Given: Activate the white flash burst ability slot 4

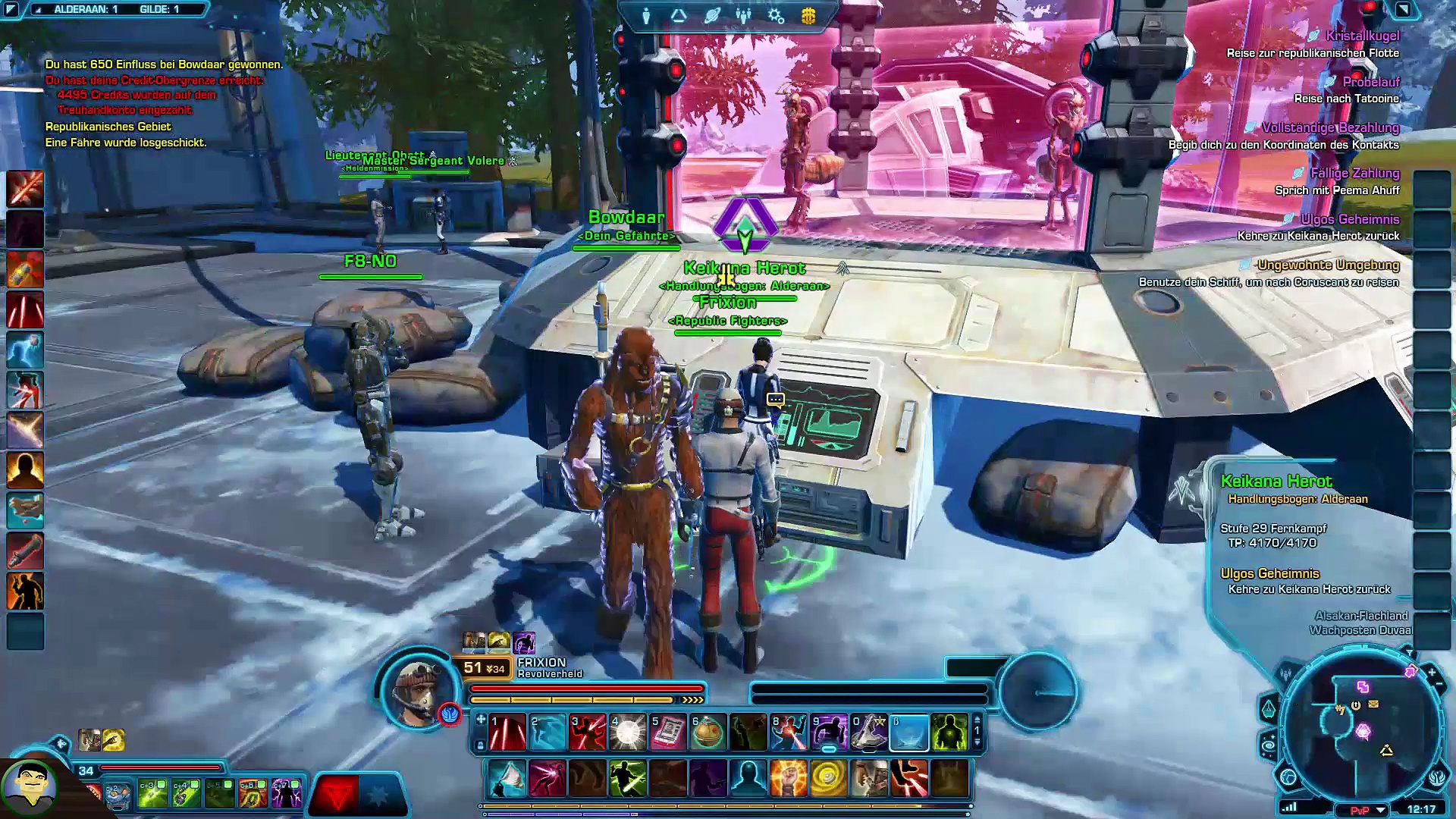Looking at the screenshot, I should [x=628, y=733].
